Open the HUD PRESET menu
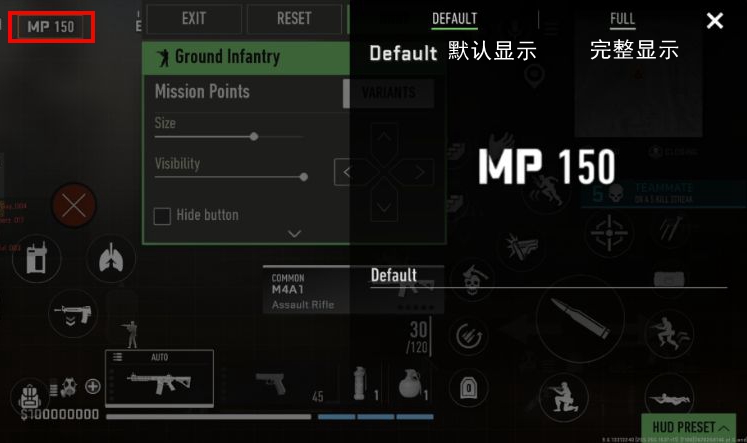747x443 pixels. click(x=691, y=427)
